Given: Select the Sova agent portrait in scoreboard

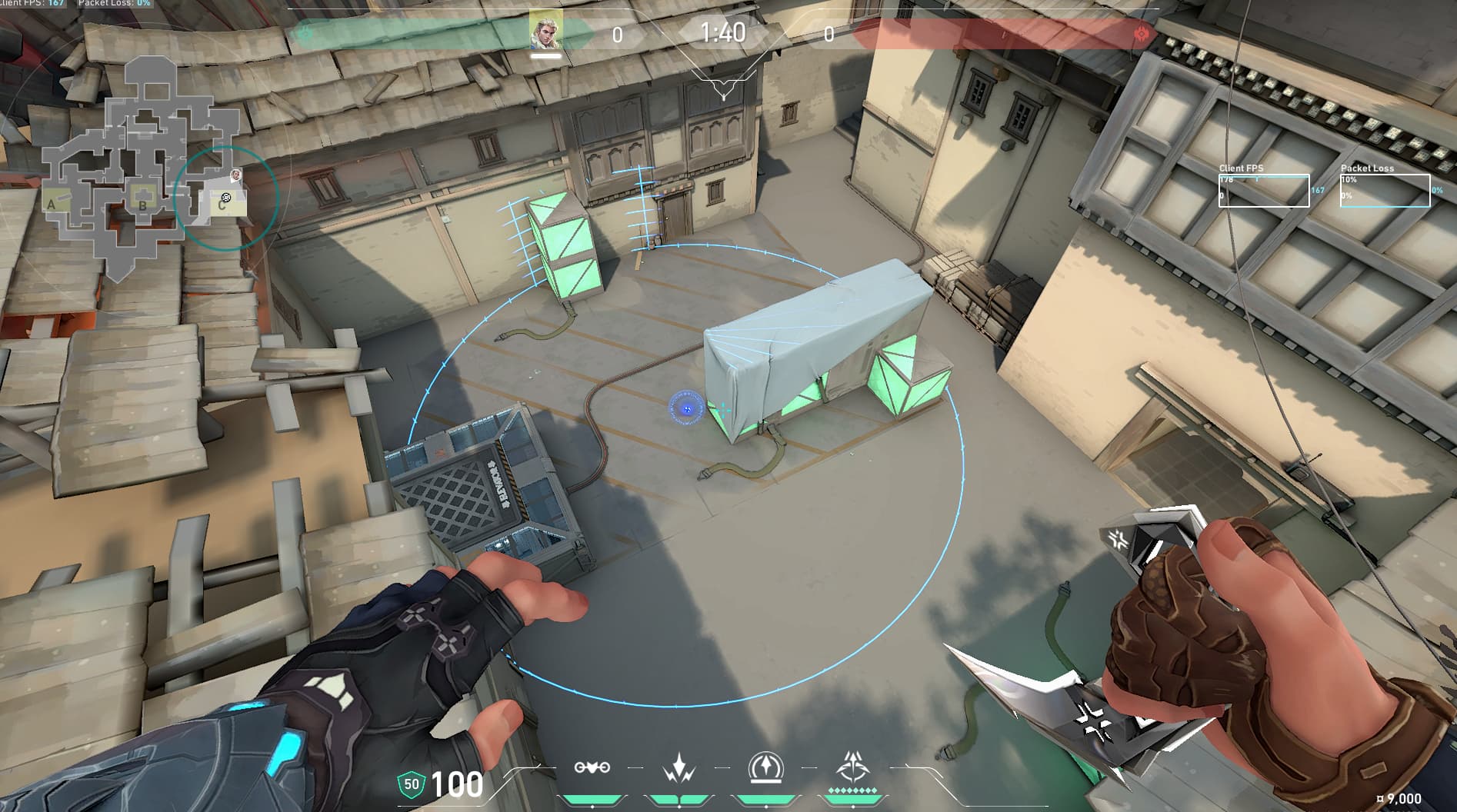Looking at the screenshot, I should tap(546, 30).
